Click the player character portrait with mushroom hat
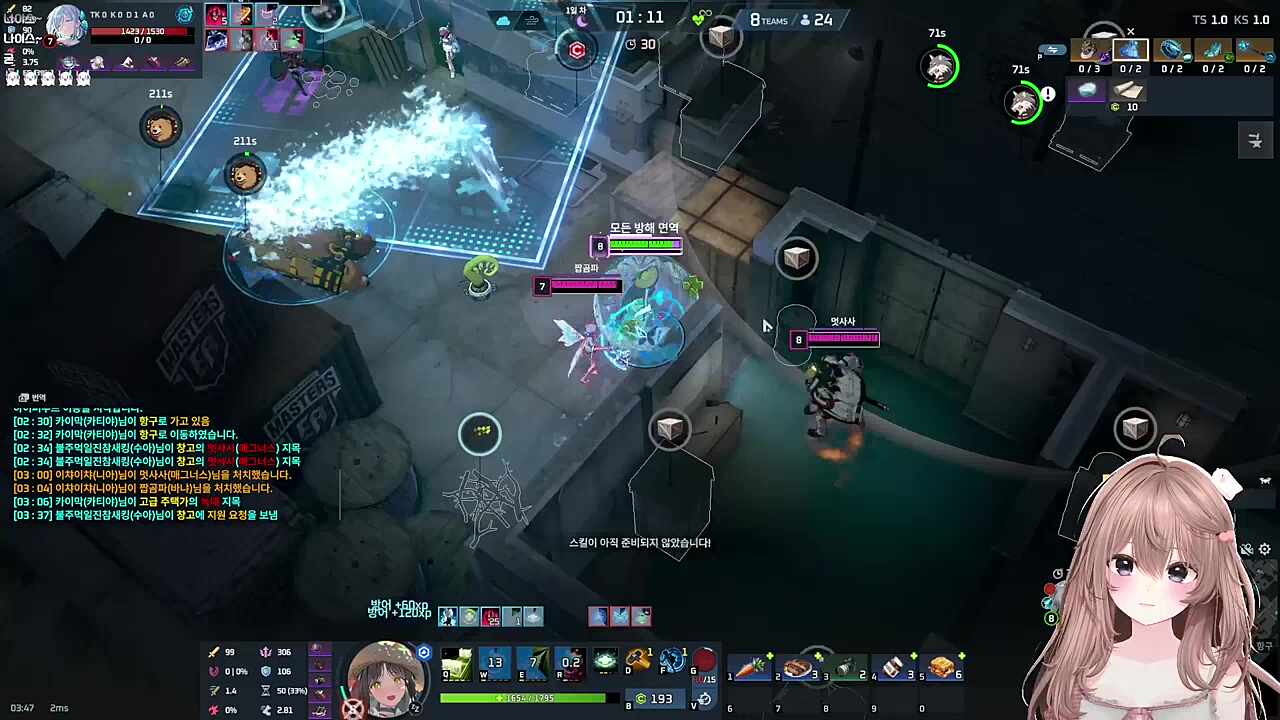Screen dimensions: 1280x720 [386, 677]
